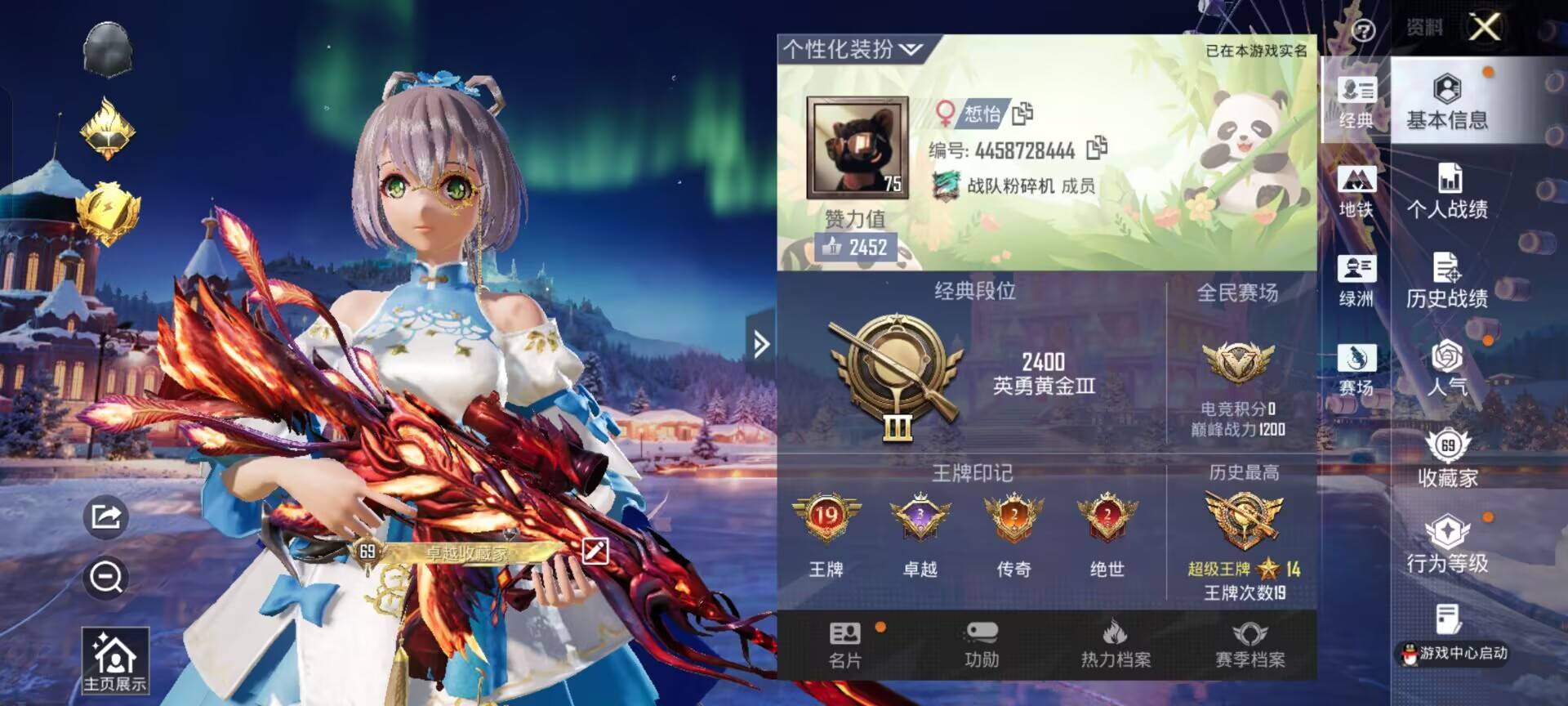The width and height of the screenshot is (1568, 706).
Task: Open 历史战绩 match history
Action: pos(1446,280)
